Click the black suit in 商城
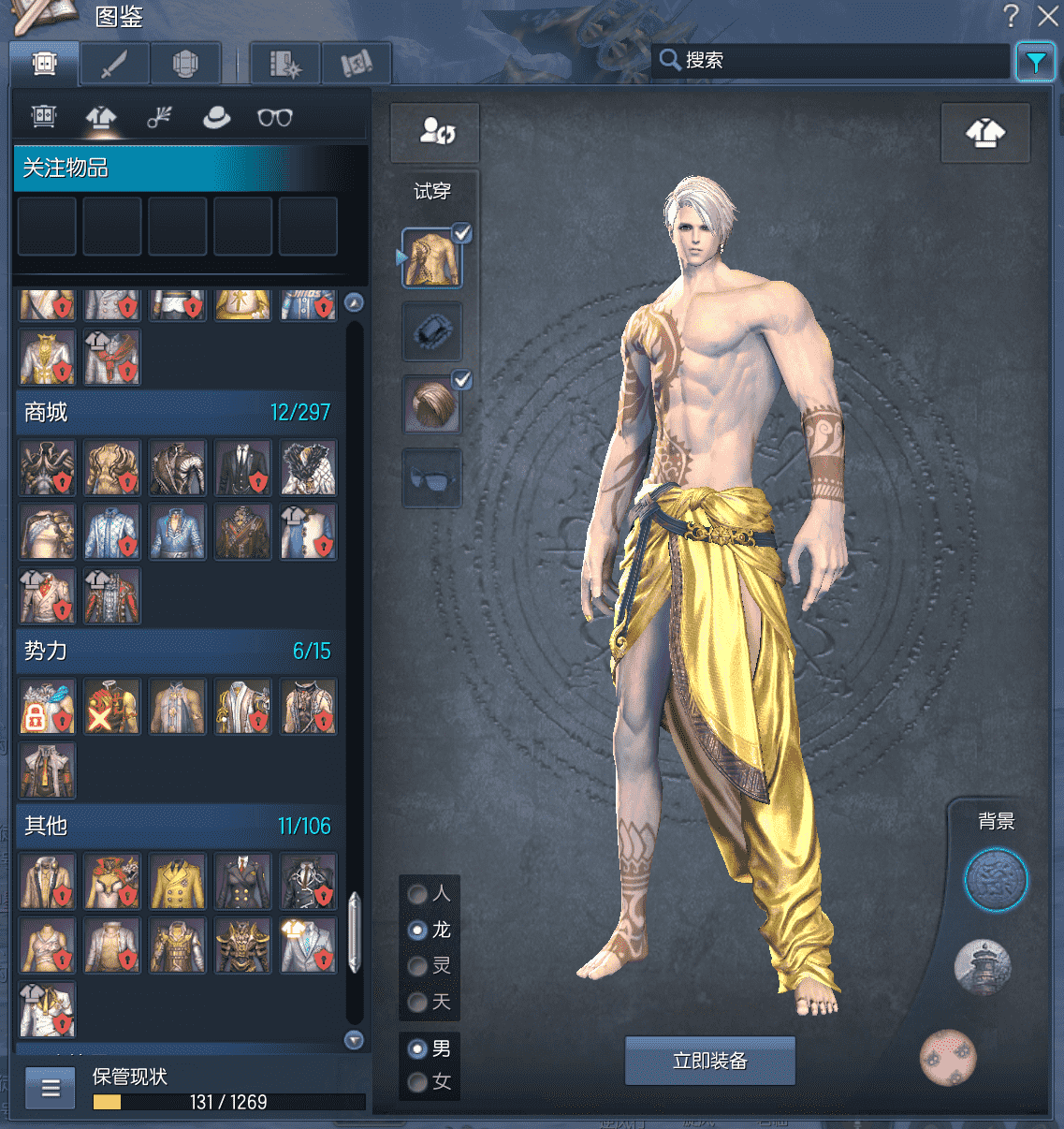Screen dimensions: 1064x1129 coord(242,468)
